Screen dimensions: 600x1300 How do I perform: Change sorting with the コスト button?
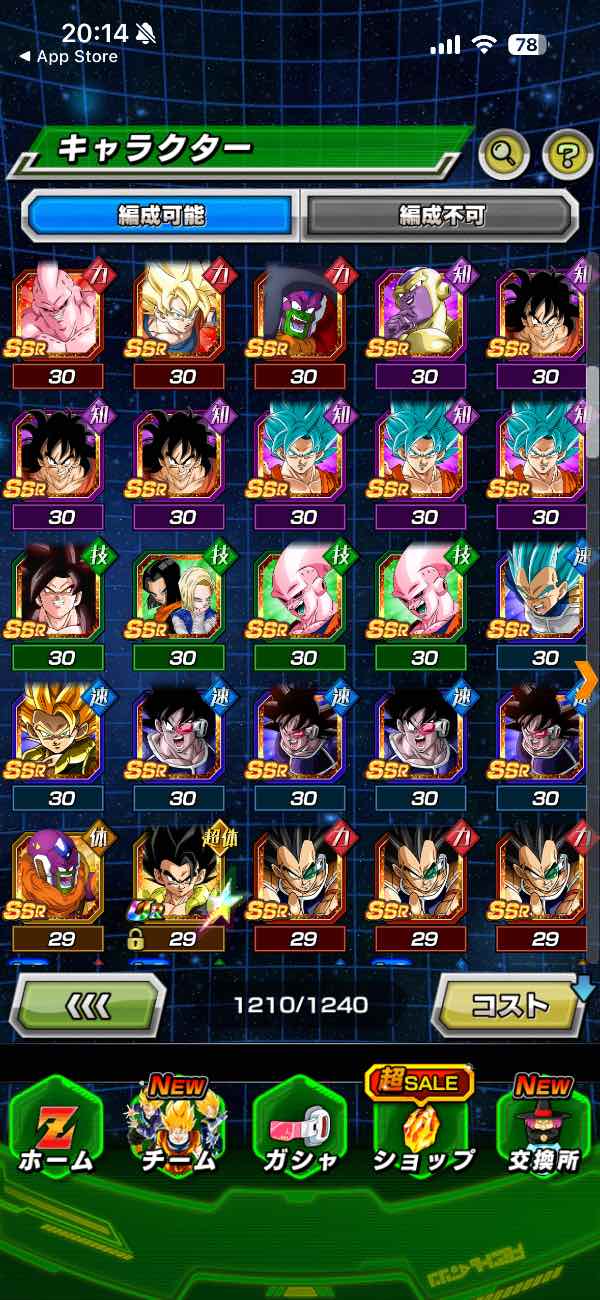pyautogui.click(x=508, y=1003)
